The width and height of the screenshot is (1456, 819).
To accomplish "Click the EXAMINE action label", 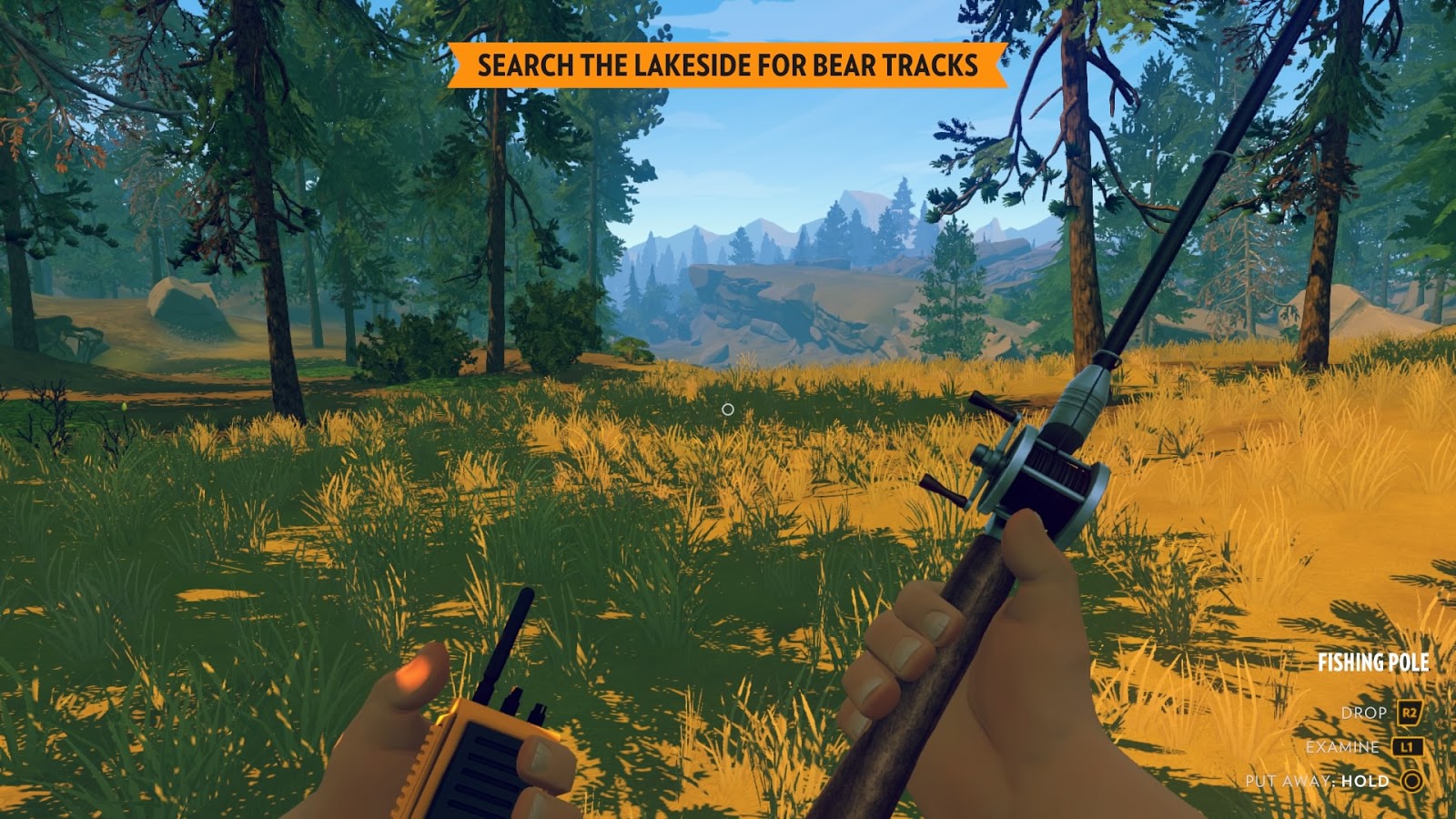I will 1342,746.
